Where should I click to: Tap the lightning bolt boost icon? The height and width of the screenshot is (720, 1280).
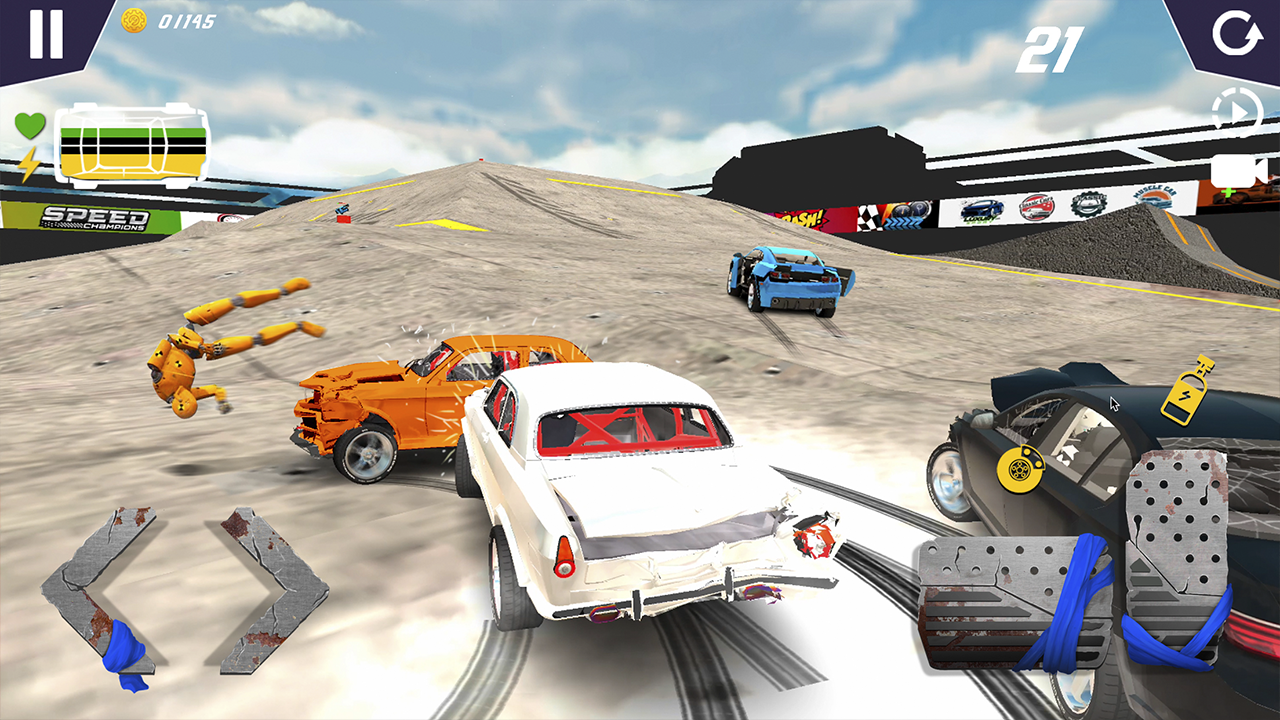[29, 163]
